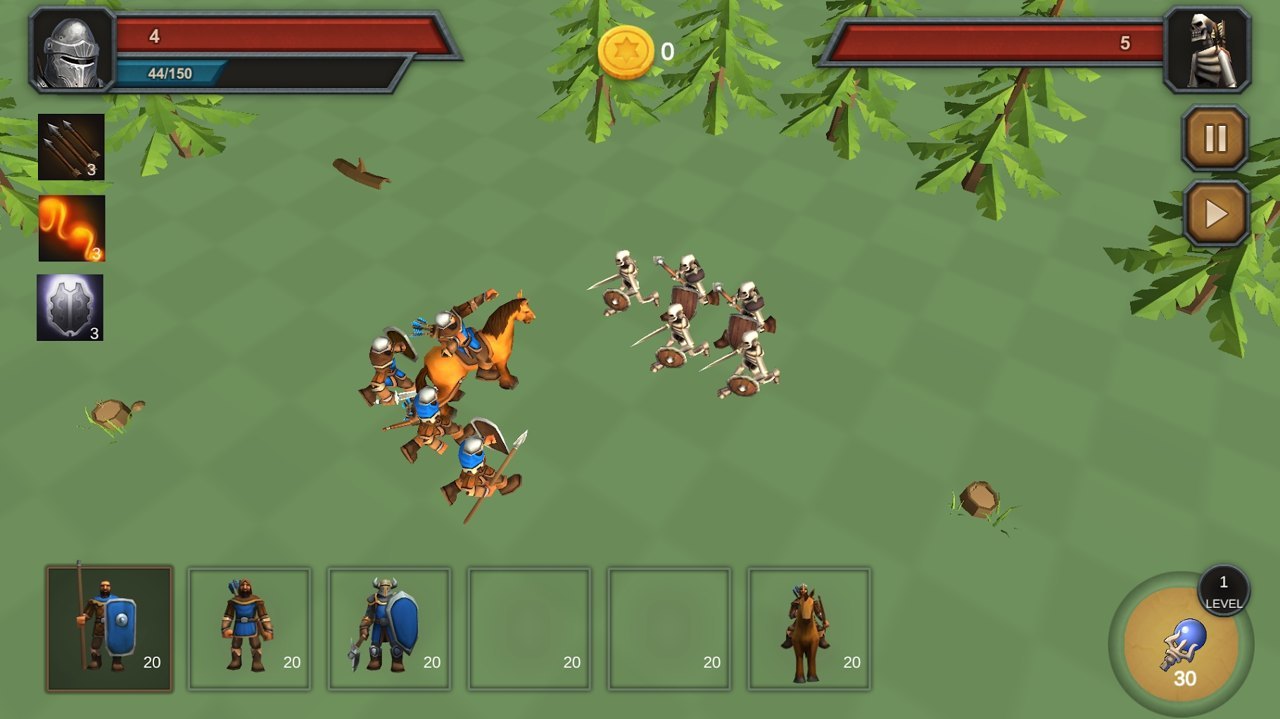Select the cavalry horseman unit card
This screenshot has width=1280, height=719.
pyautogui.click(x=809, y=629)
